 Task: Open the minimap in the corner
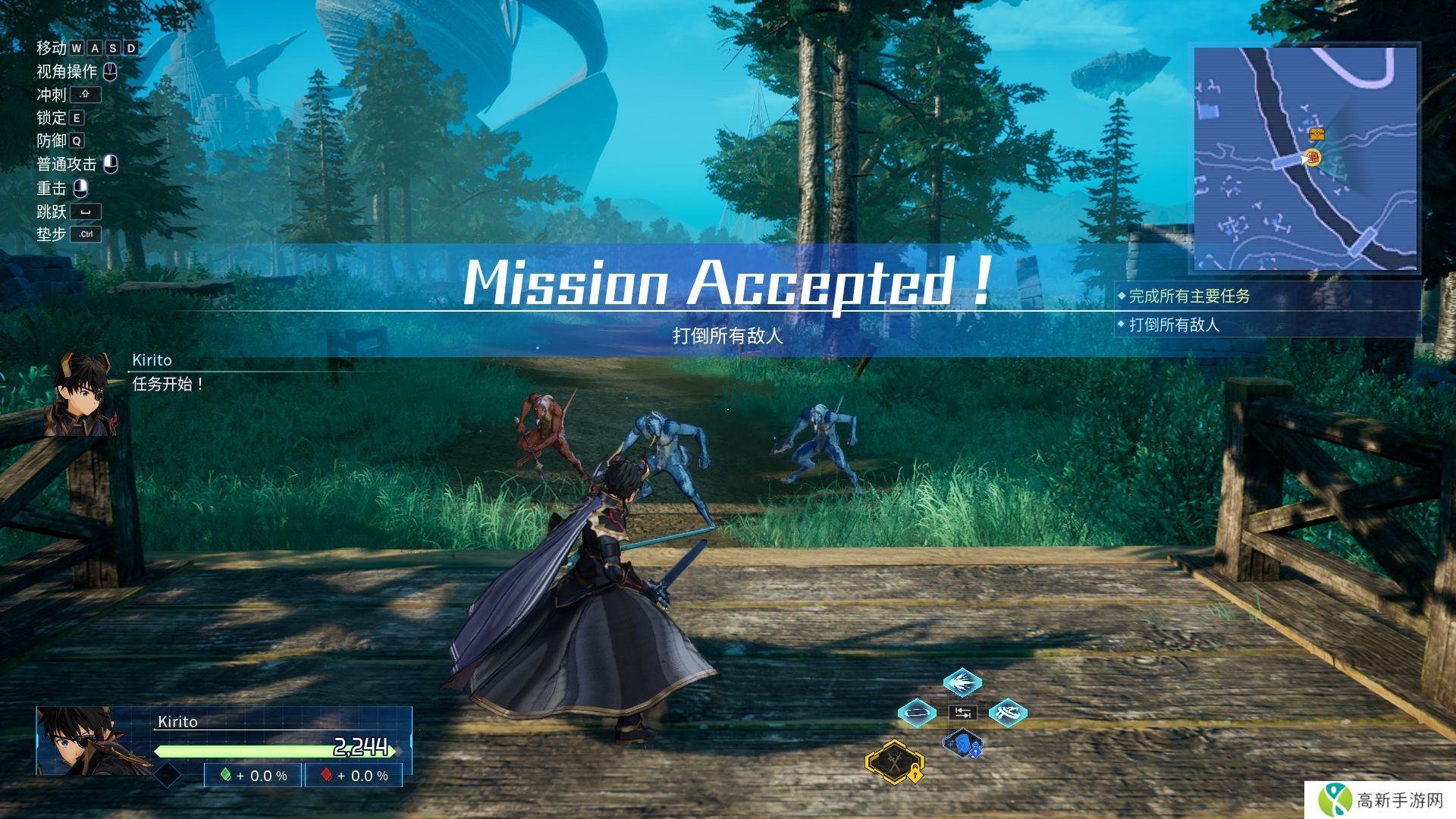[x=1305, y=158]
